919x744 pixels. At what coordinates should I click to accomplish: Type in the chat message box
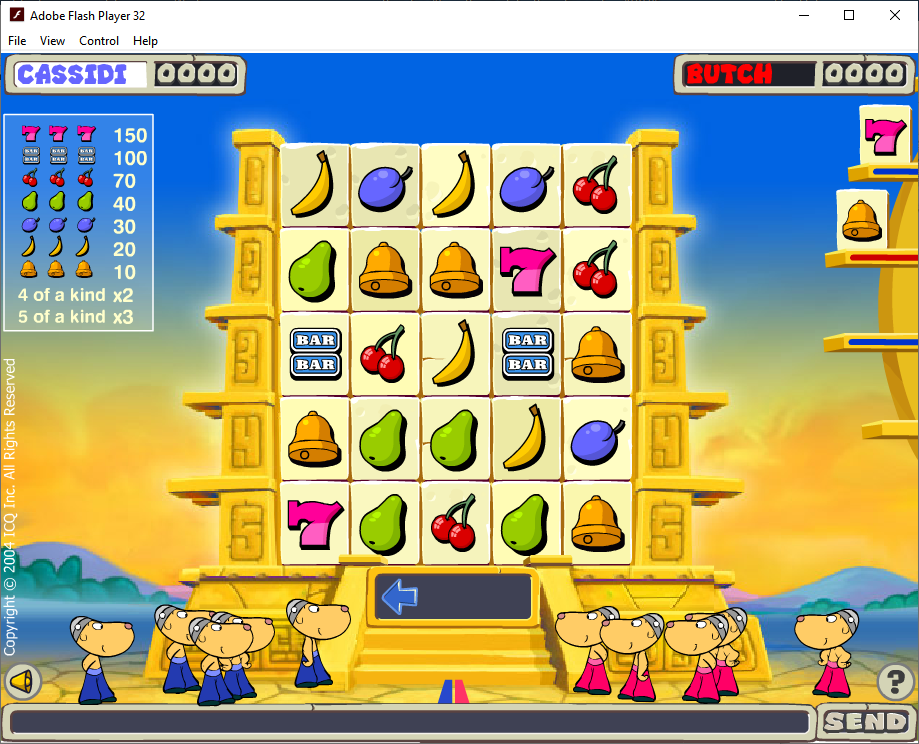click(x=410, y=722)
